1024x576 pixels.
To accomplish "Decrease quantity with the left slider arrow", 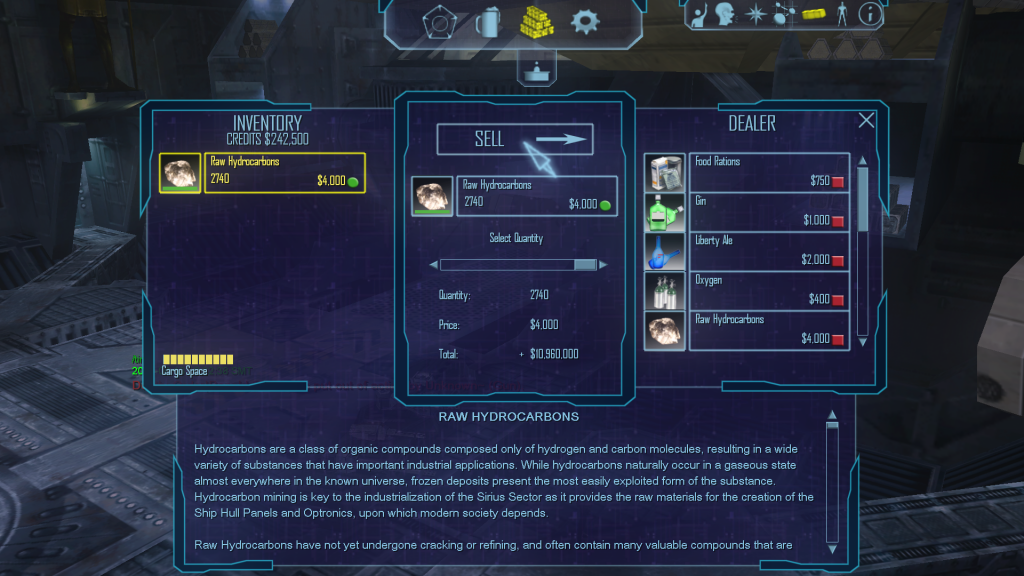I will click(x=434, y=265).
